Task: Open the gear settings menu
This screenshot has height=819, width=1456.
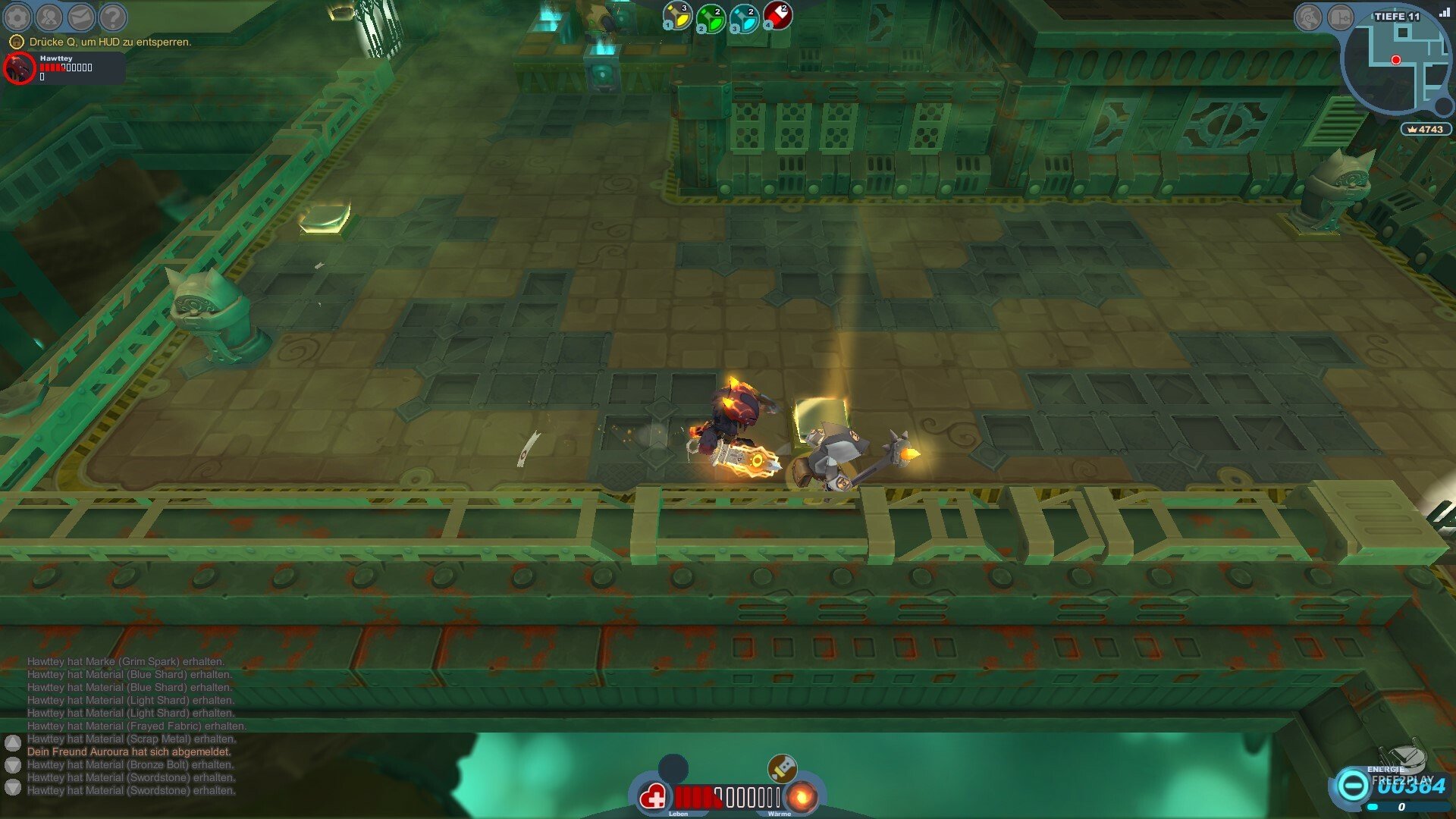Action: (x=17, y=17)
